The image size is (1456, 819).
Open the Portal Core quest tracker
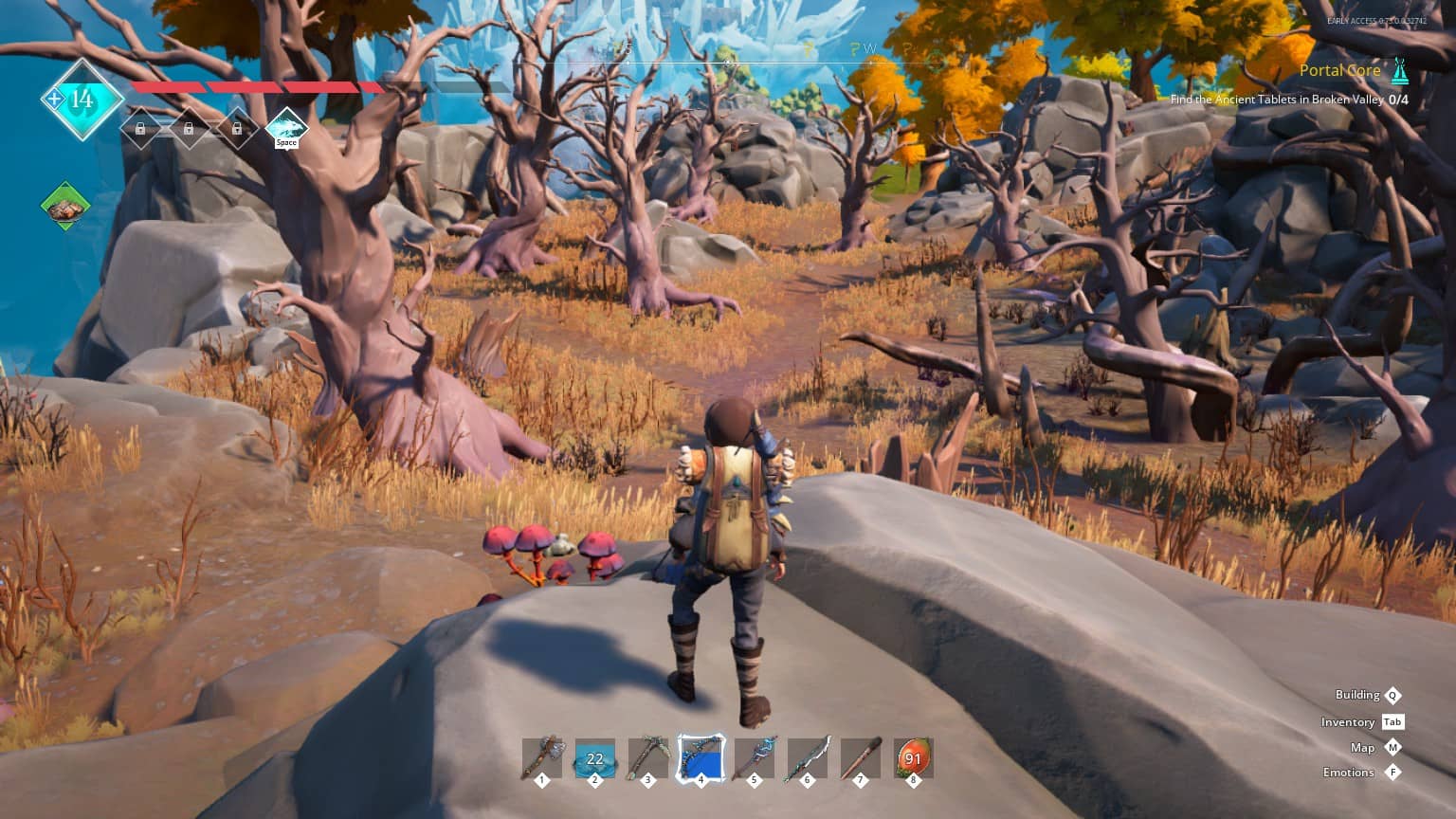[x=1339, y=71]
